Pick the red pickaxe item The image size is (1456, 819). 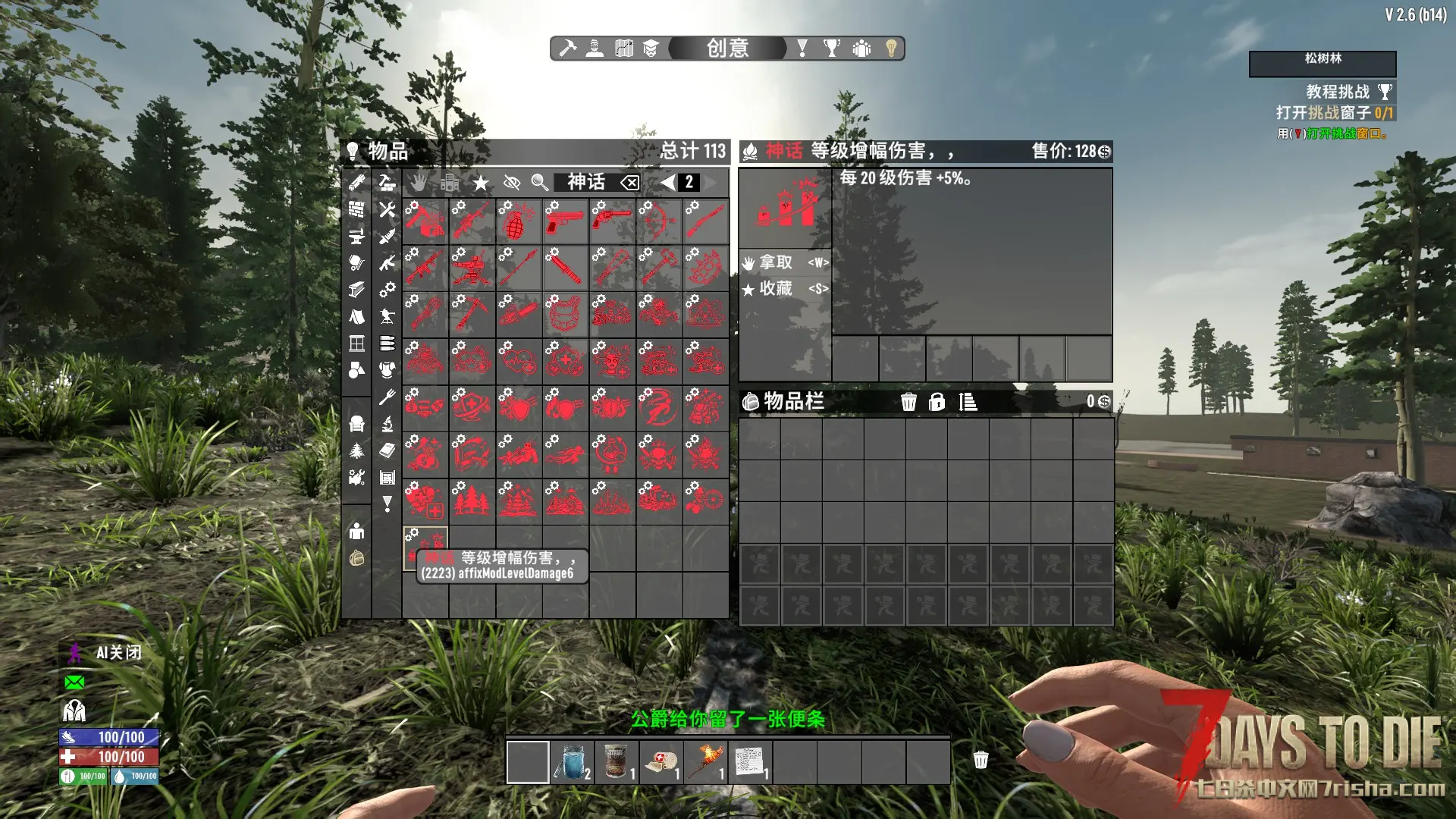point(472,314)
